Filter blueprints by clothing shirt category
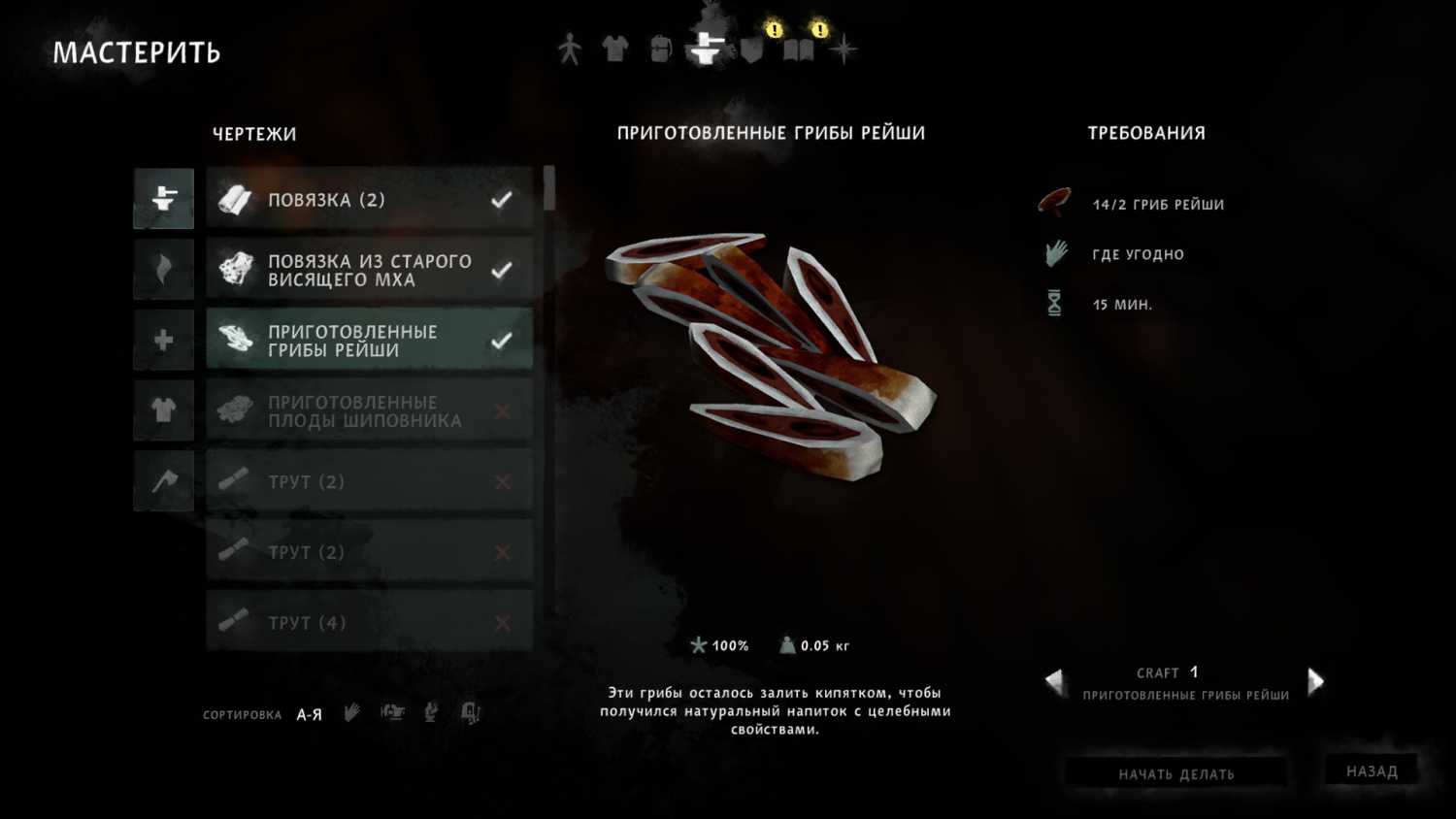The image size is (1456, 819). [x=163, y=410]
